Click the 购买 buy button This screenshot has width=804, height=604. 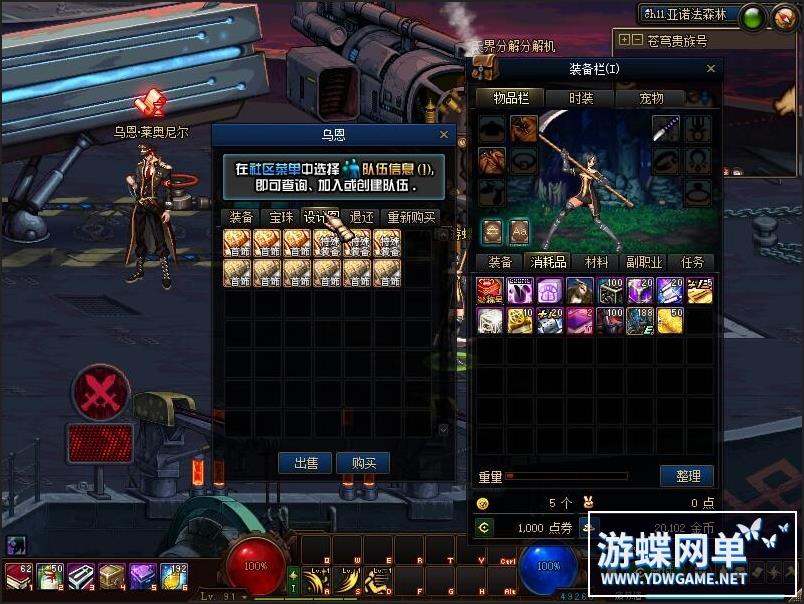click(364, 463)
